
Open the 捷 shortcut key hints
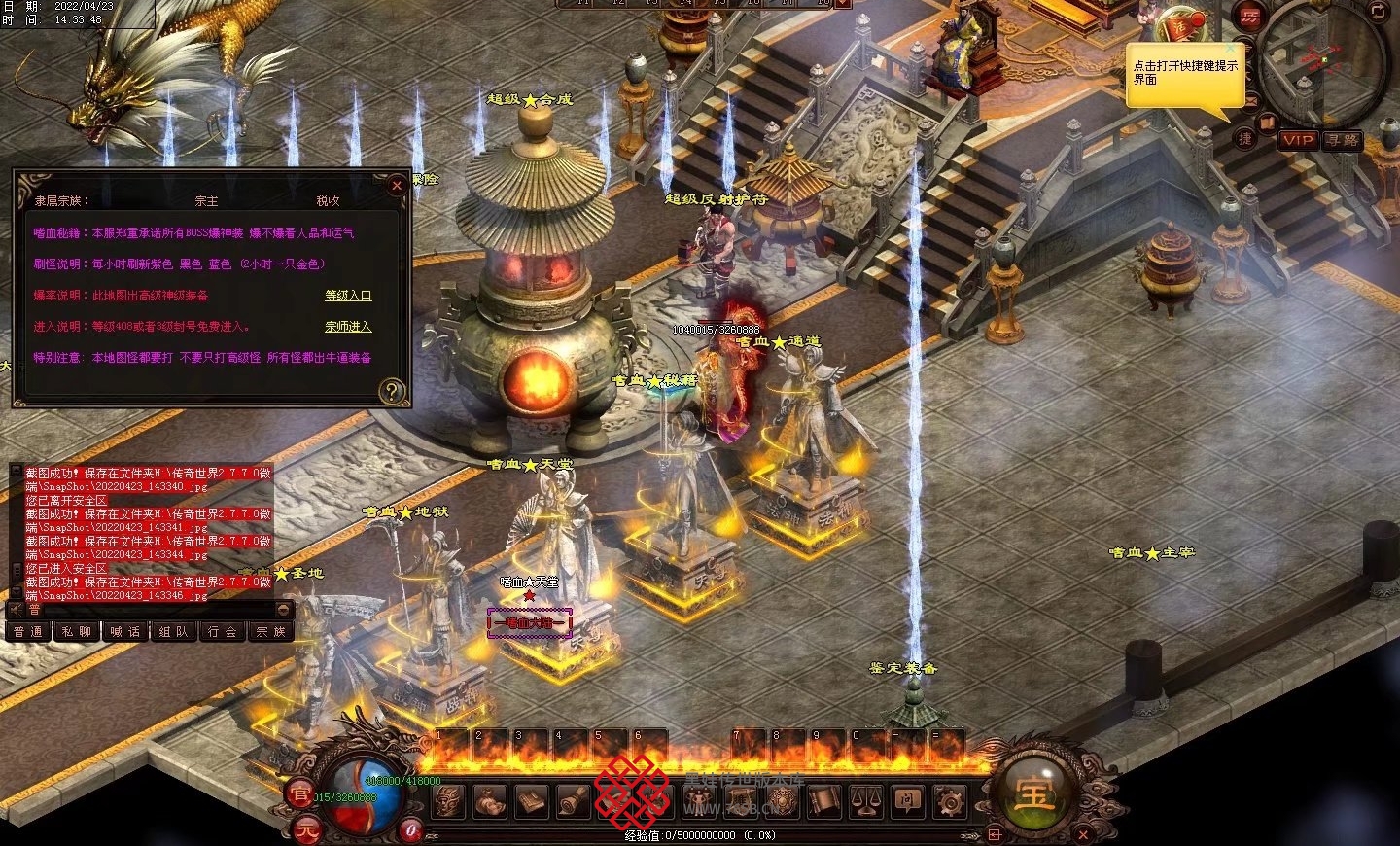pos(1245,139)
